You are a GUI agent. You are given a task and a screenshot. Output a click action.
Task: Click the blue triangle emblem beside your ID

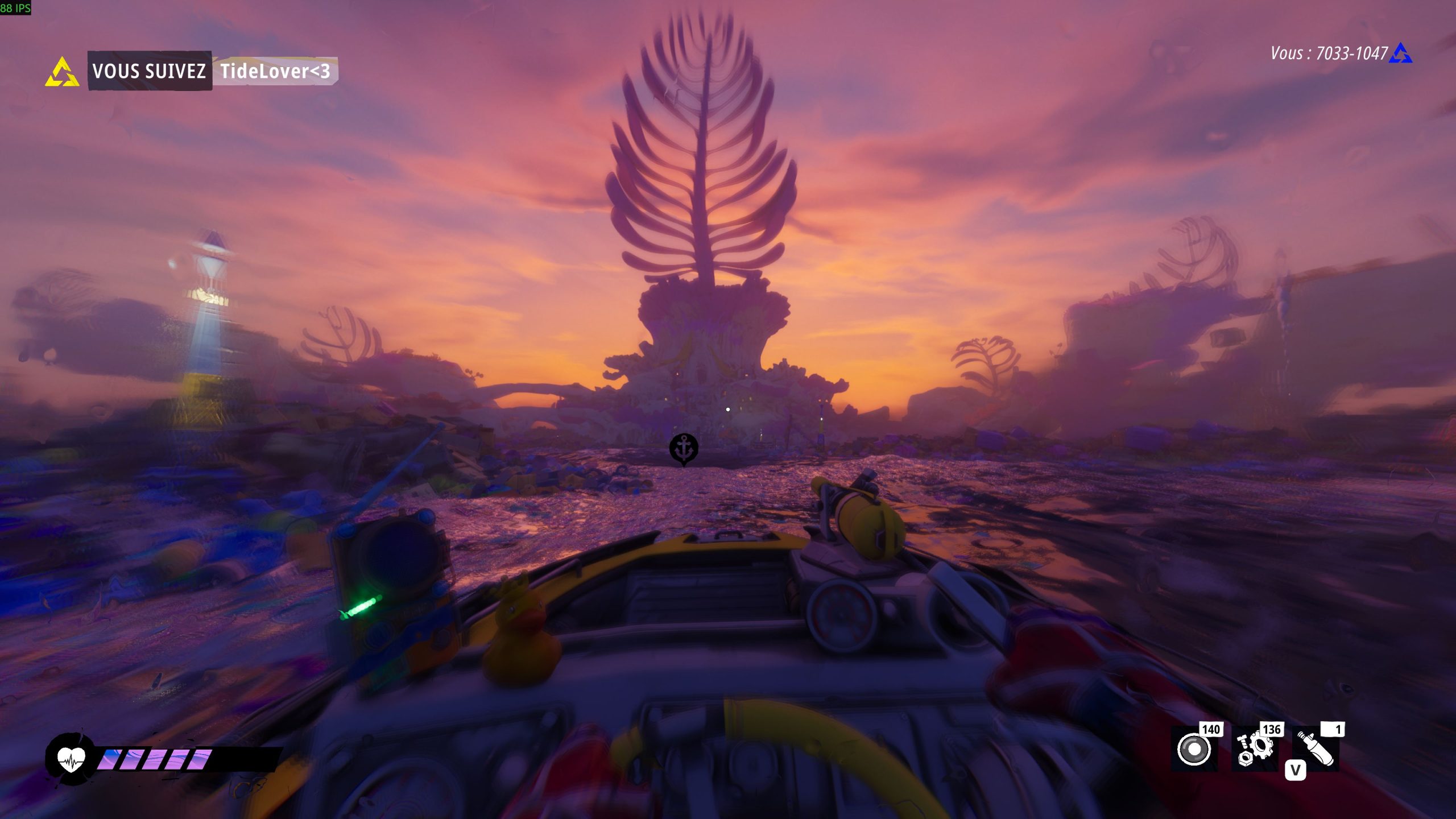pyautogui.click(x=1400, y=53)
